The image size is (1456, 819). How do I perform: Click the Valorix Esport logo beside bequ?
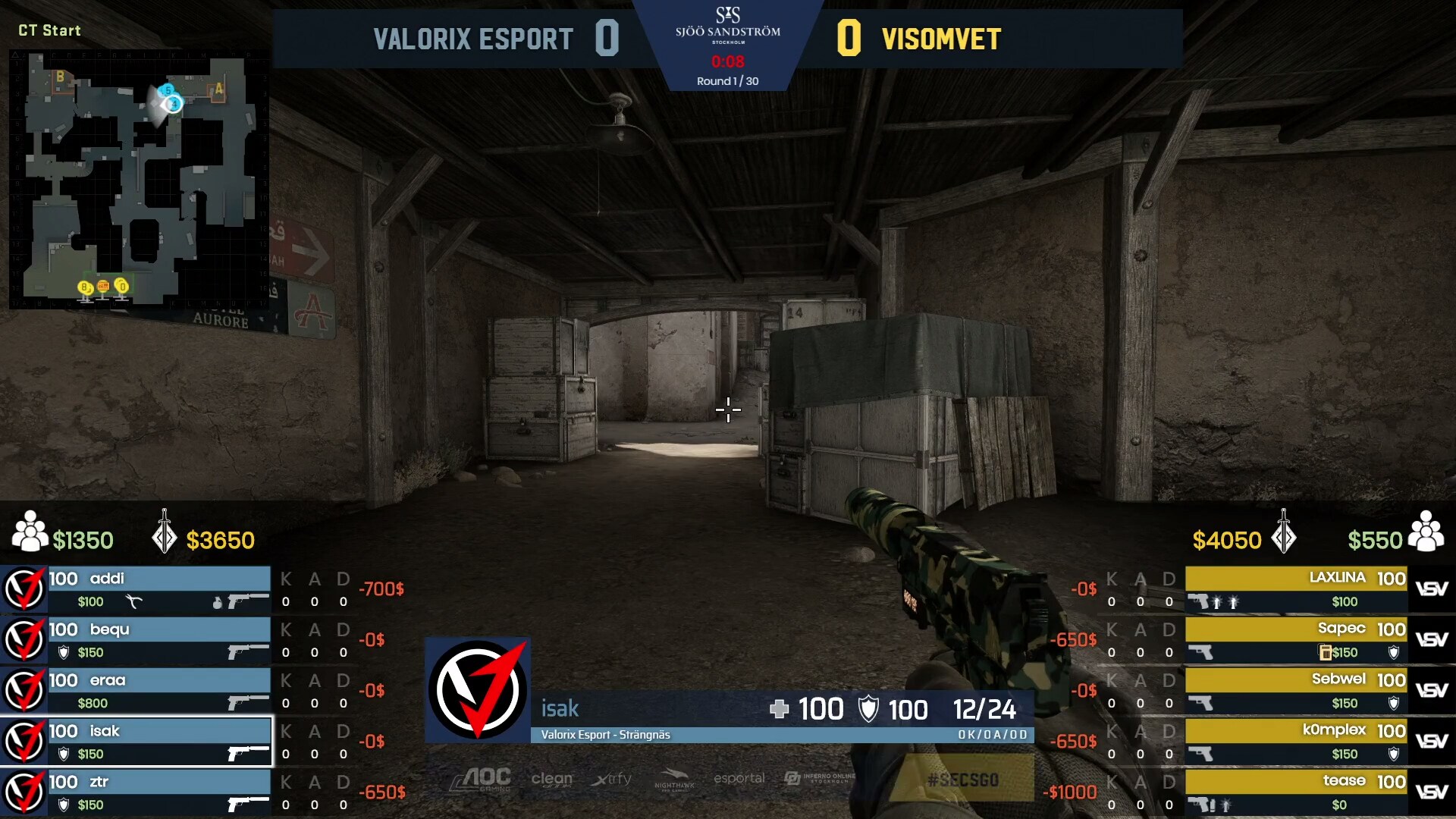click(x=24, y=640)
